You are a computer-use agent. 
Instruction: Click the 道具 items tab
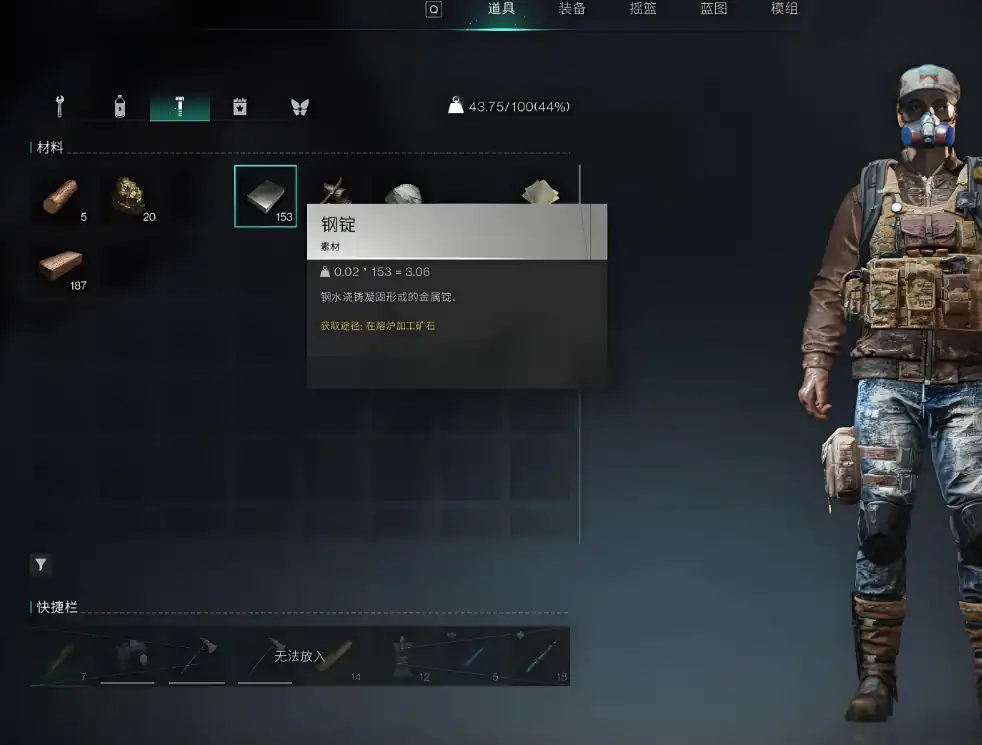point(501,9)
